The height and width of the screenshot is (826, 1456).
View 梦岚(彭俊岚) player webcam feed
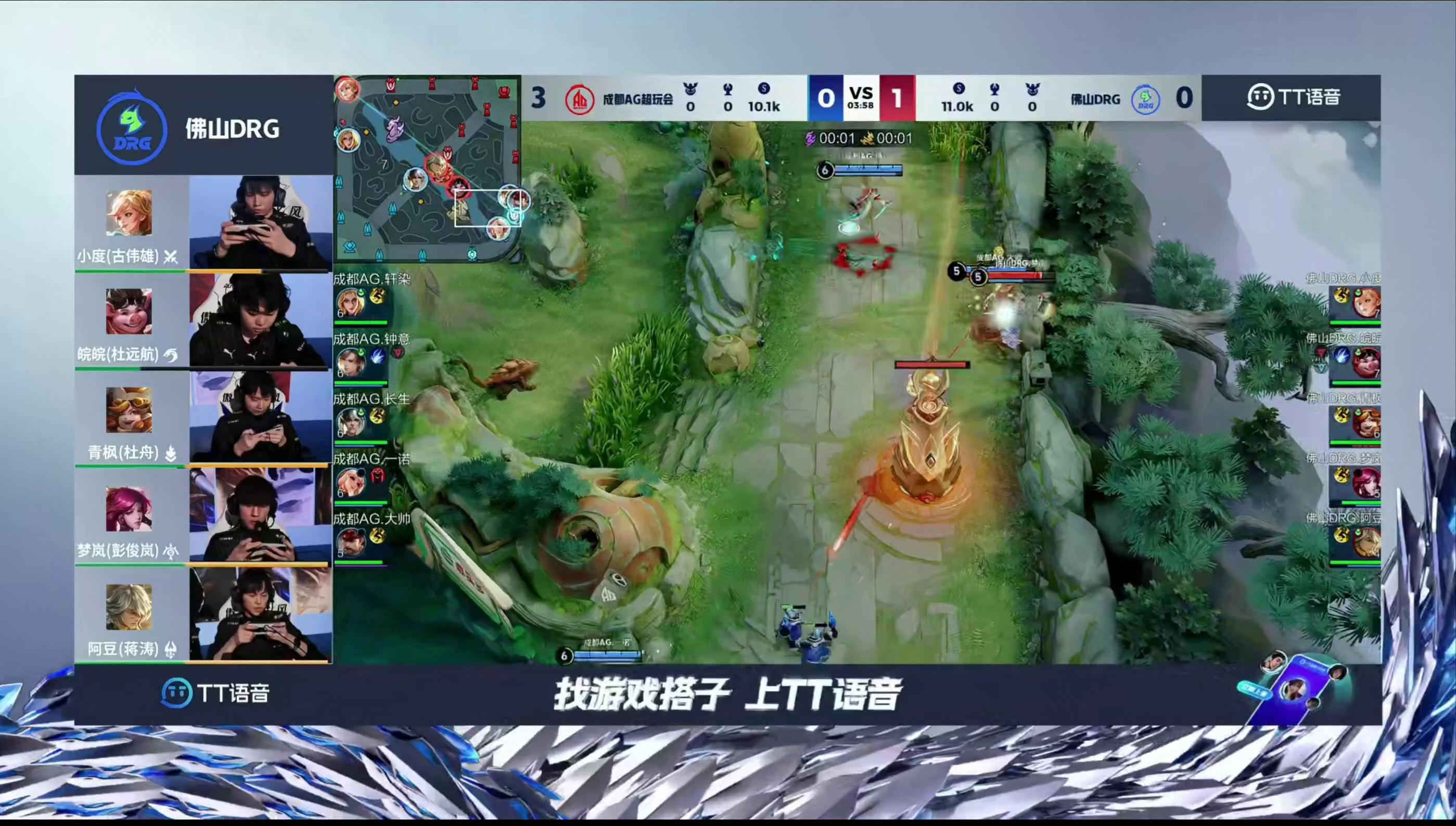point(260,515)
